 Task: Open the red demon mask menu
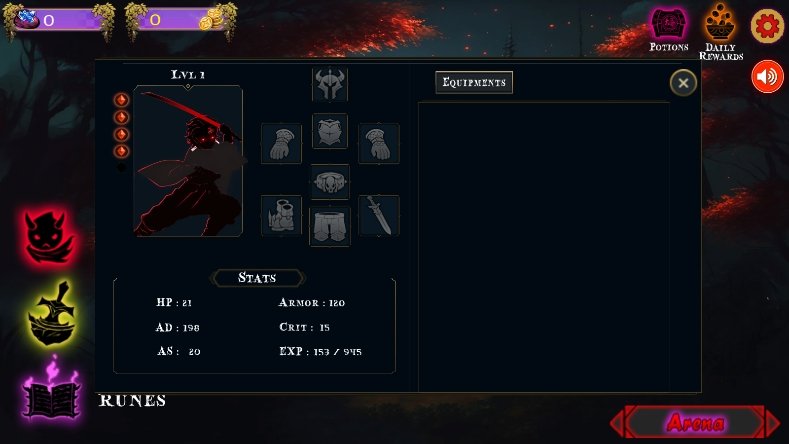(50, 237)
